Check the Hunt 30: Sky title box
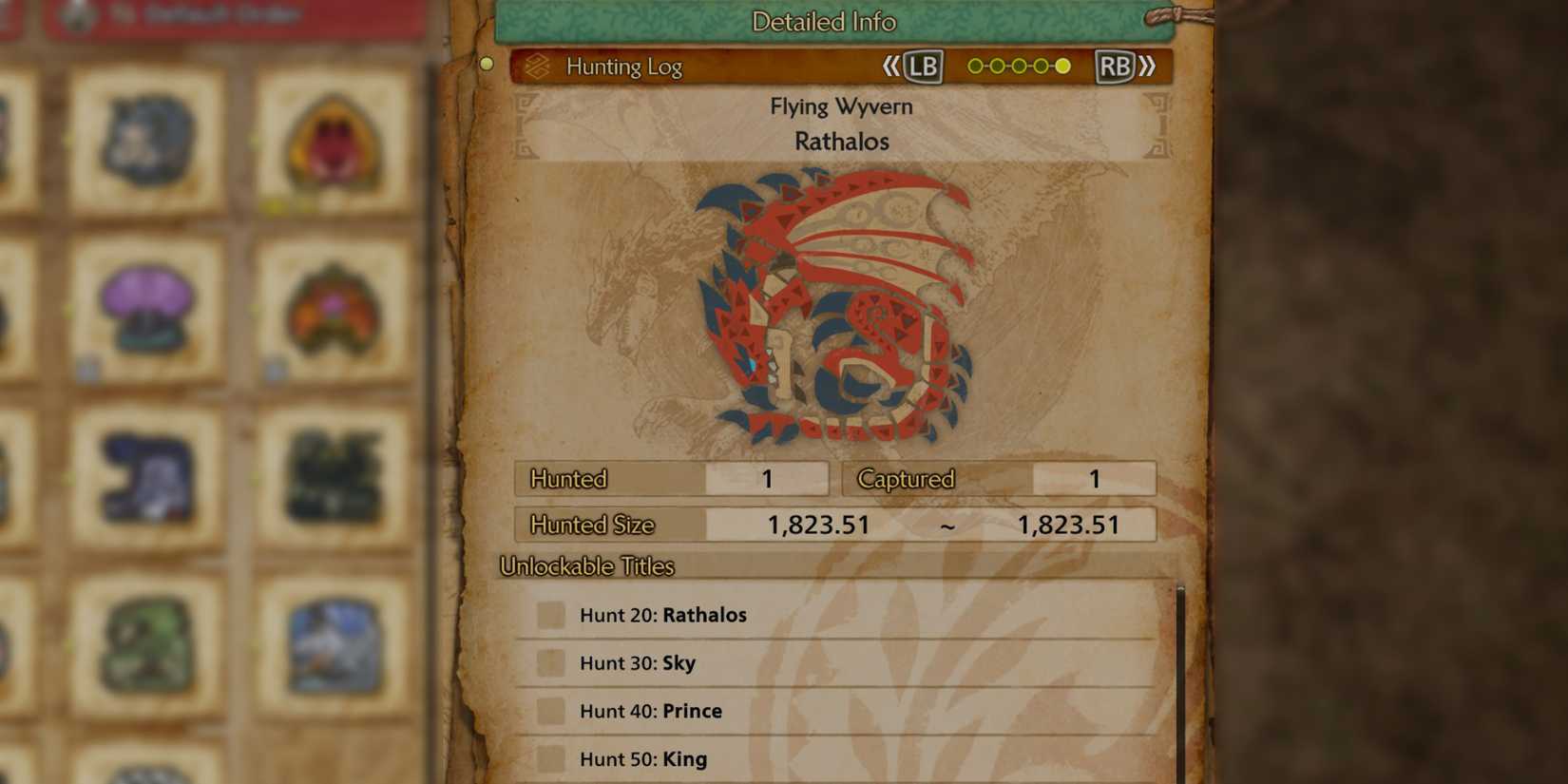 (x=549, y=662)
